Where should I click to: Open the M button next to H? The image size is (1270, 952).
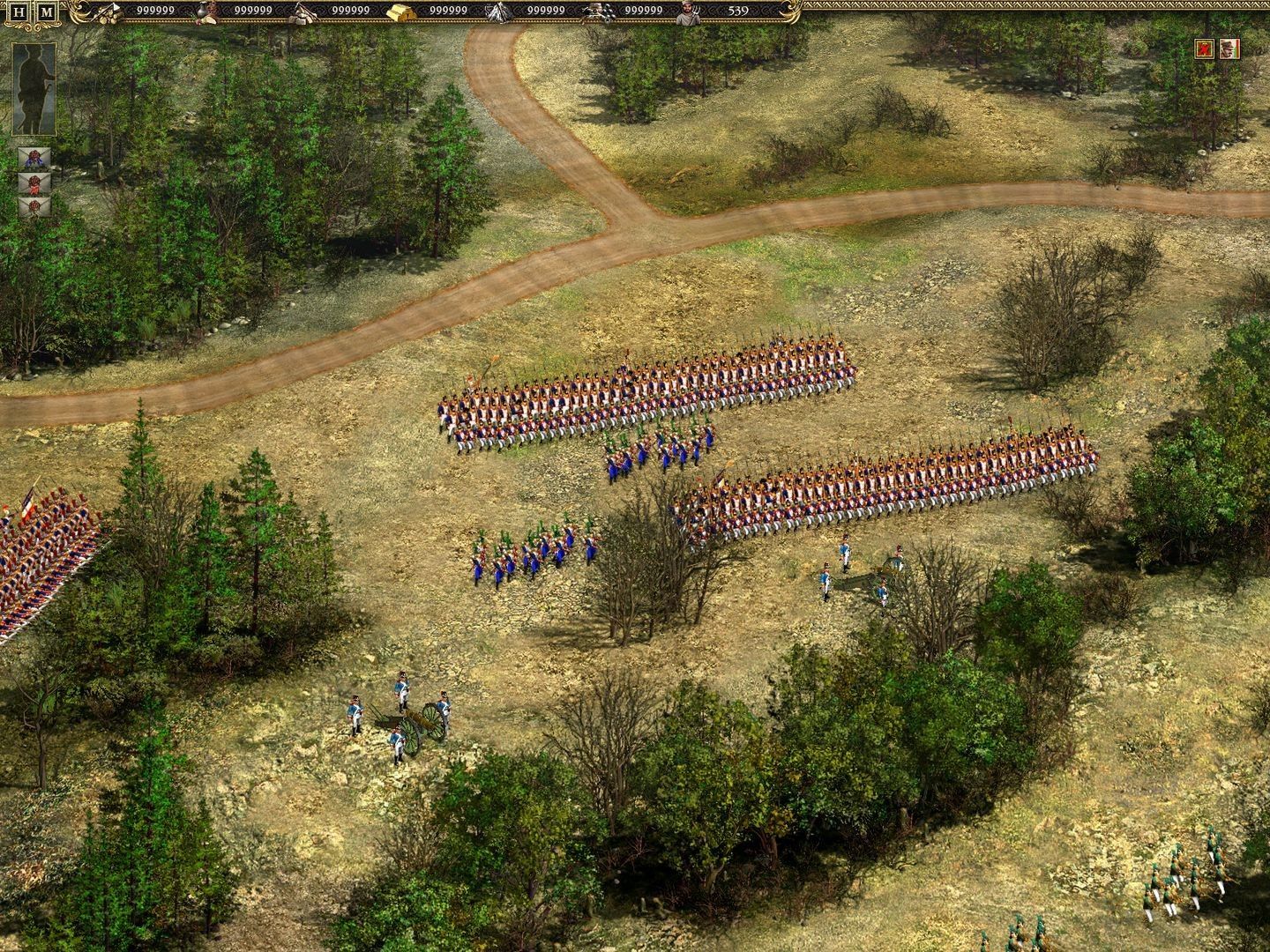[47, 12]
